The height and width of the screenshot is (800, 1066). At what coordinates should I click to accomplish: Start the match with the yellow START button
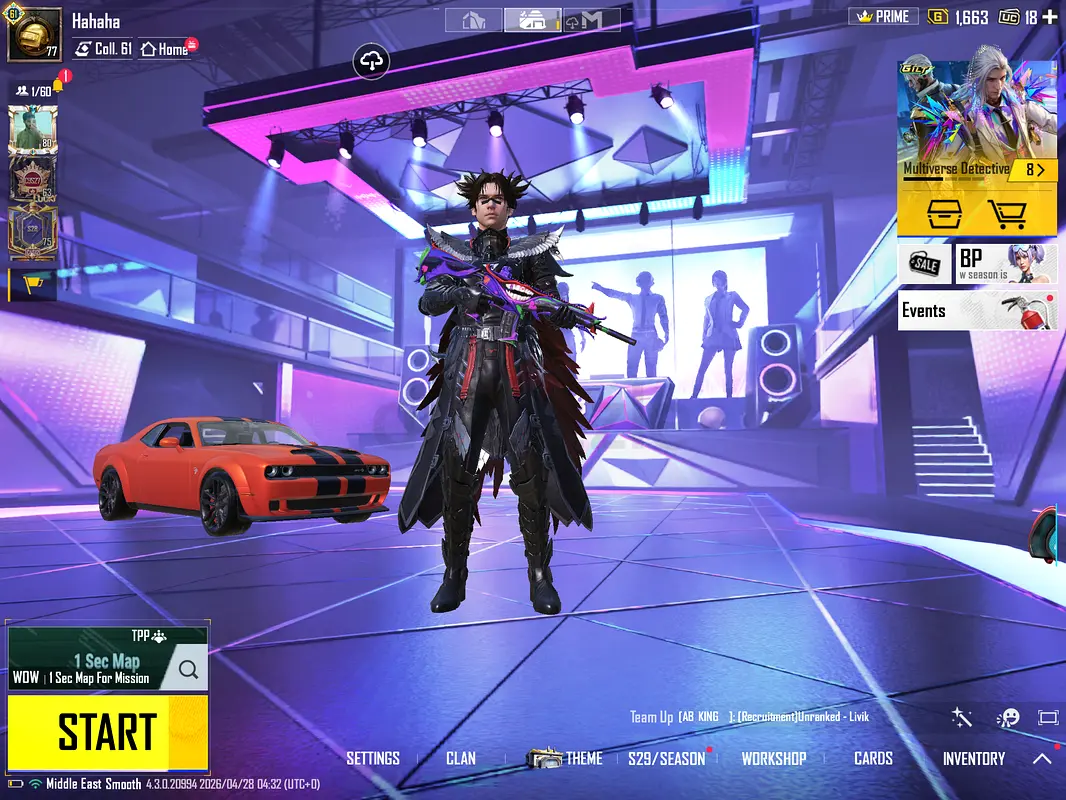coord(108,733)
